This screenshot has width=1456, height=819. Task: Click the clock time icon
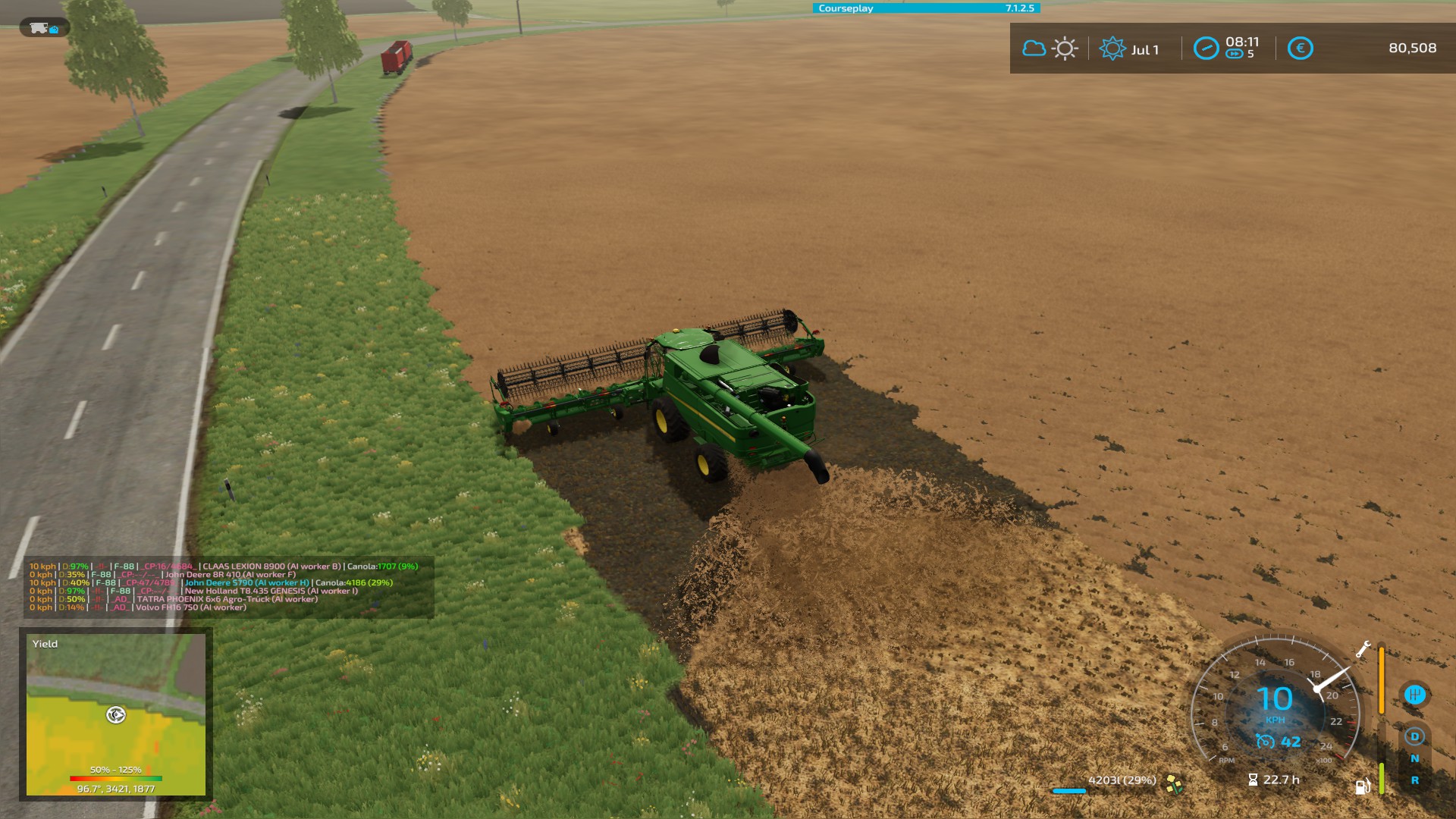(x=1207, y=47)
